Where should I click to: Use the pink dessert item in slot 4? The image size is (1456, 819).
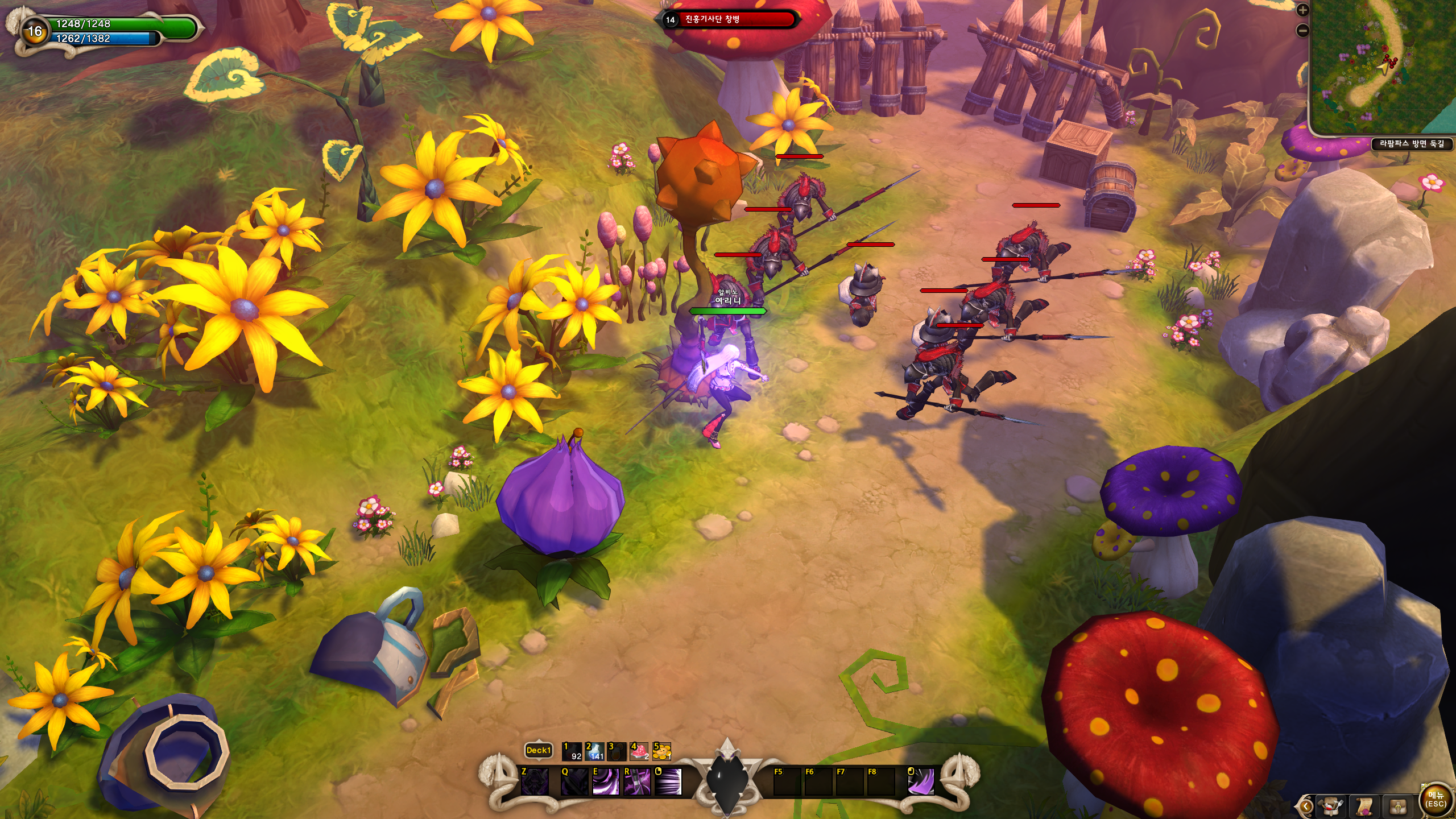coord(639,751)
